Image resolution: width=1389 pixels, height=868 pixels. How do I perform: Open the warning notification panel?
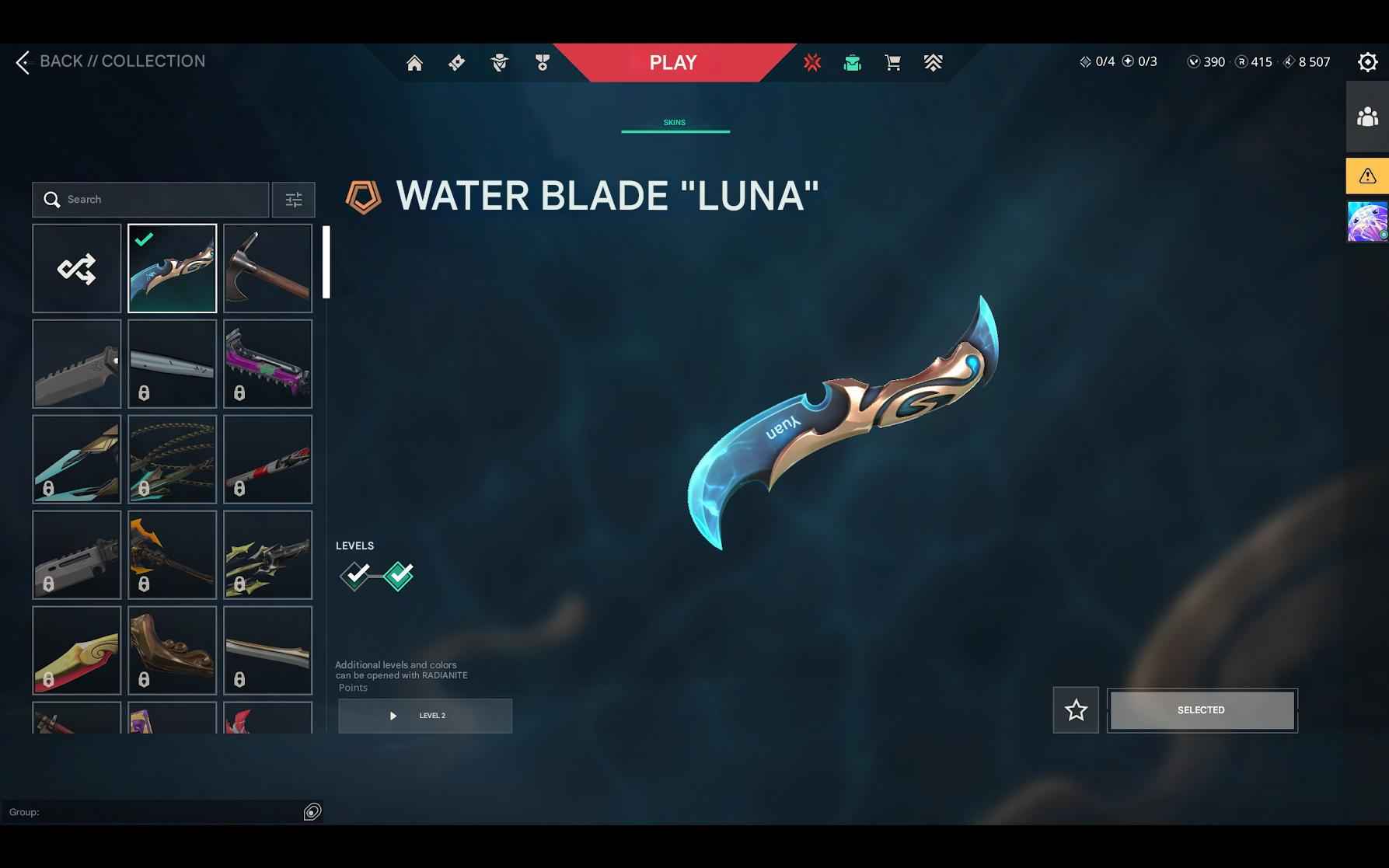(x=1366, y=176)
